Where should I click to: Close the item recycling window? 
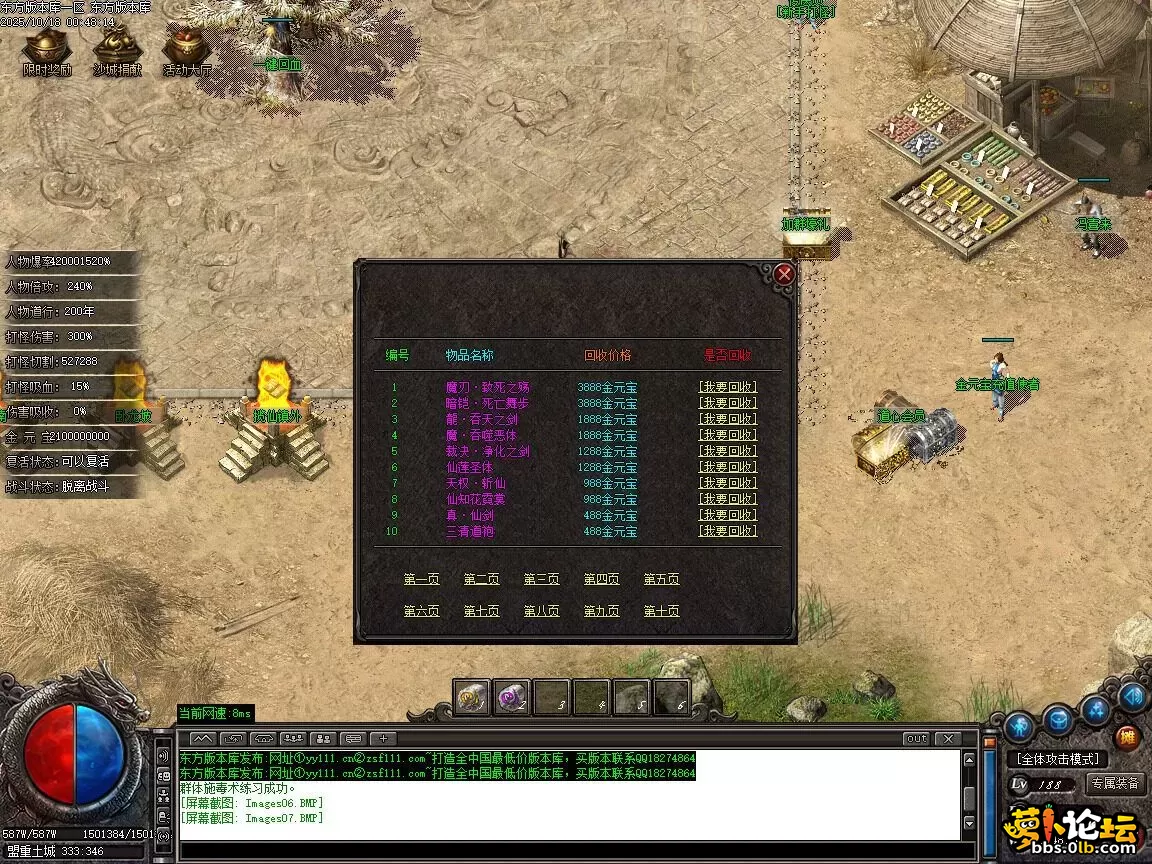coord(785,274)
